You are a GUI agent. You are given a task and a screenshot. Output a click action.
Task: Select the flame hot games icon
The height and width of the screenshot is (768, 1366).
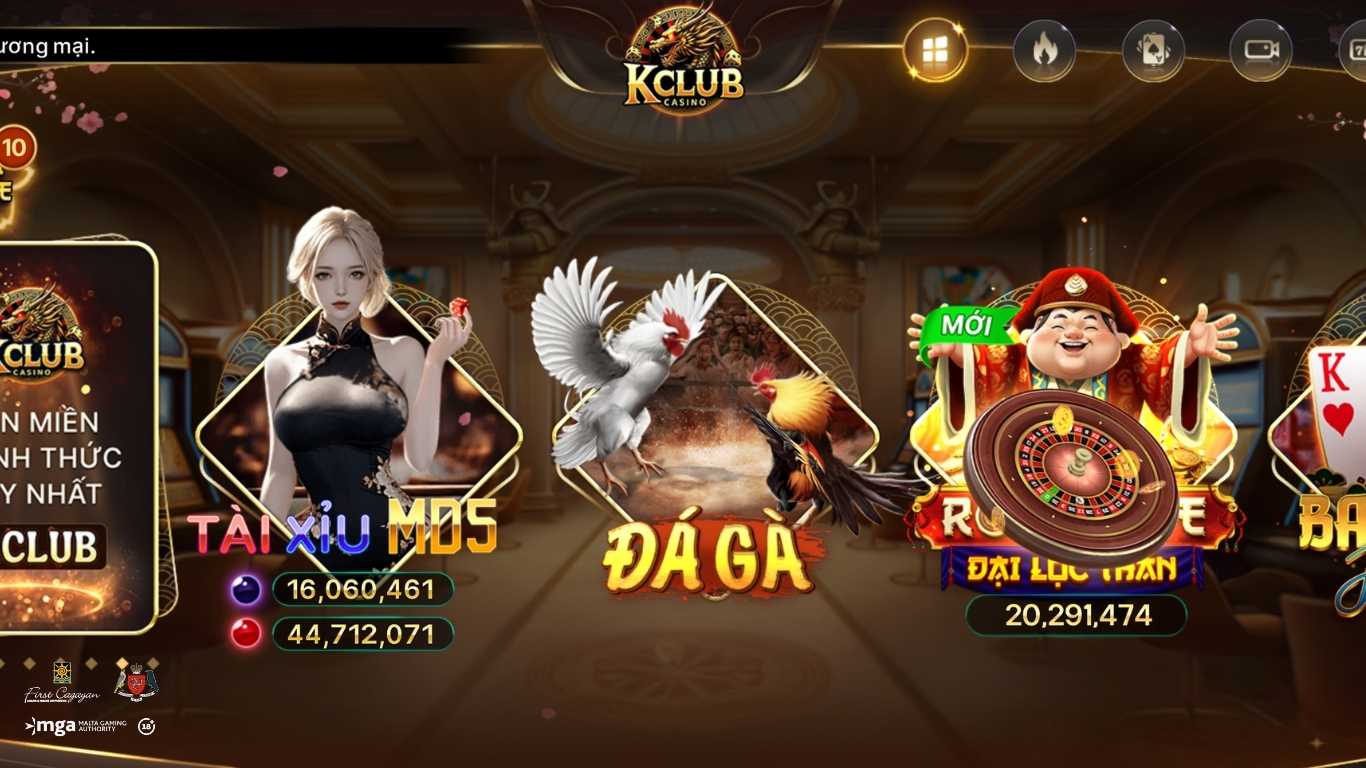pos(1046,48)
